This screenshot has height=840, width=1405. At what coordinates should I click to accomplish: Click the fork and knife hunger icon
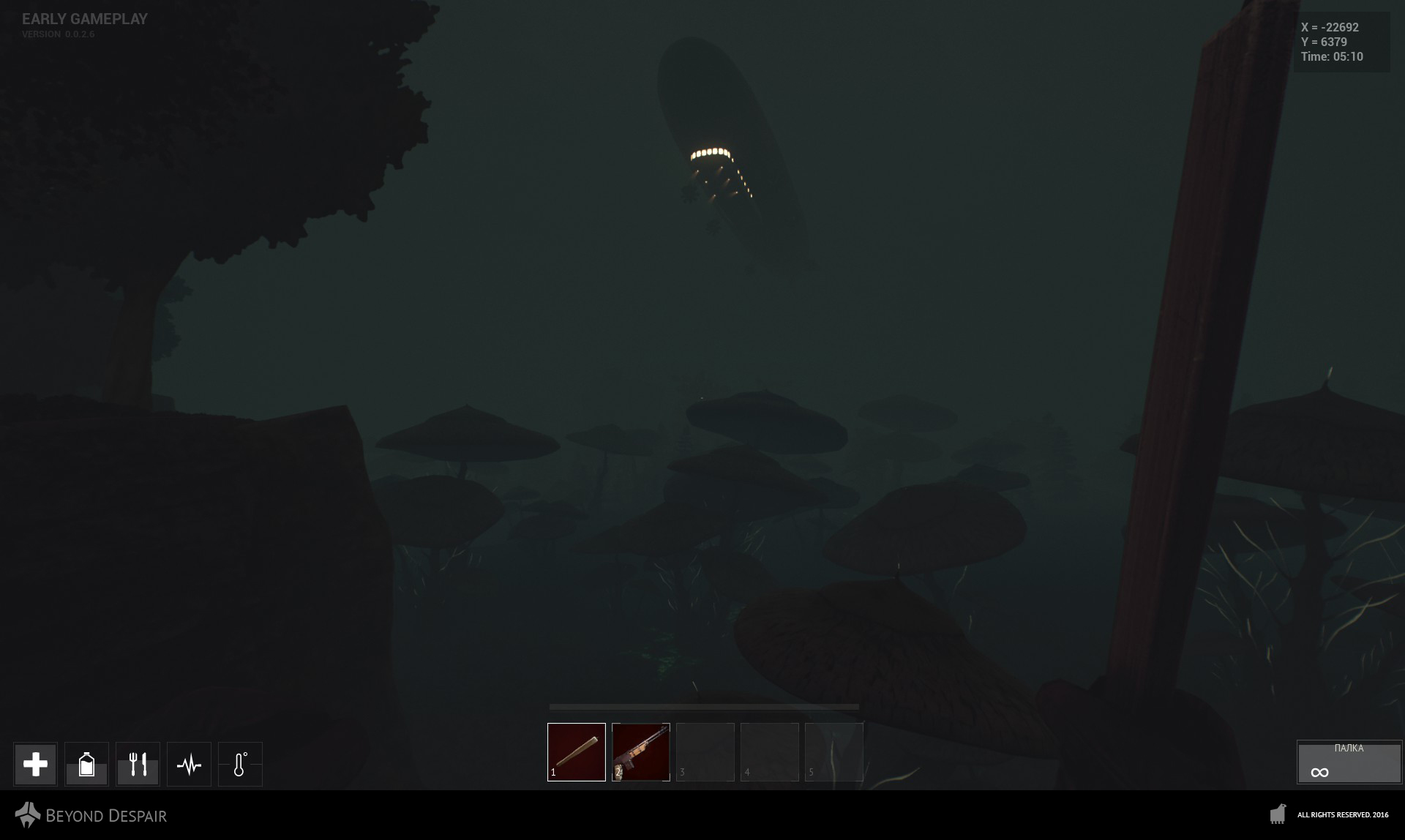click(138, 763)
